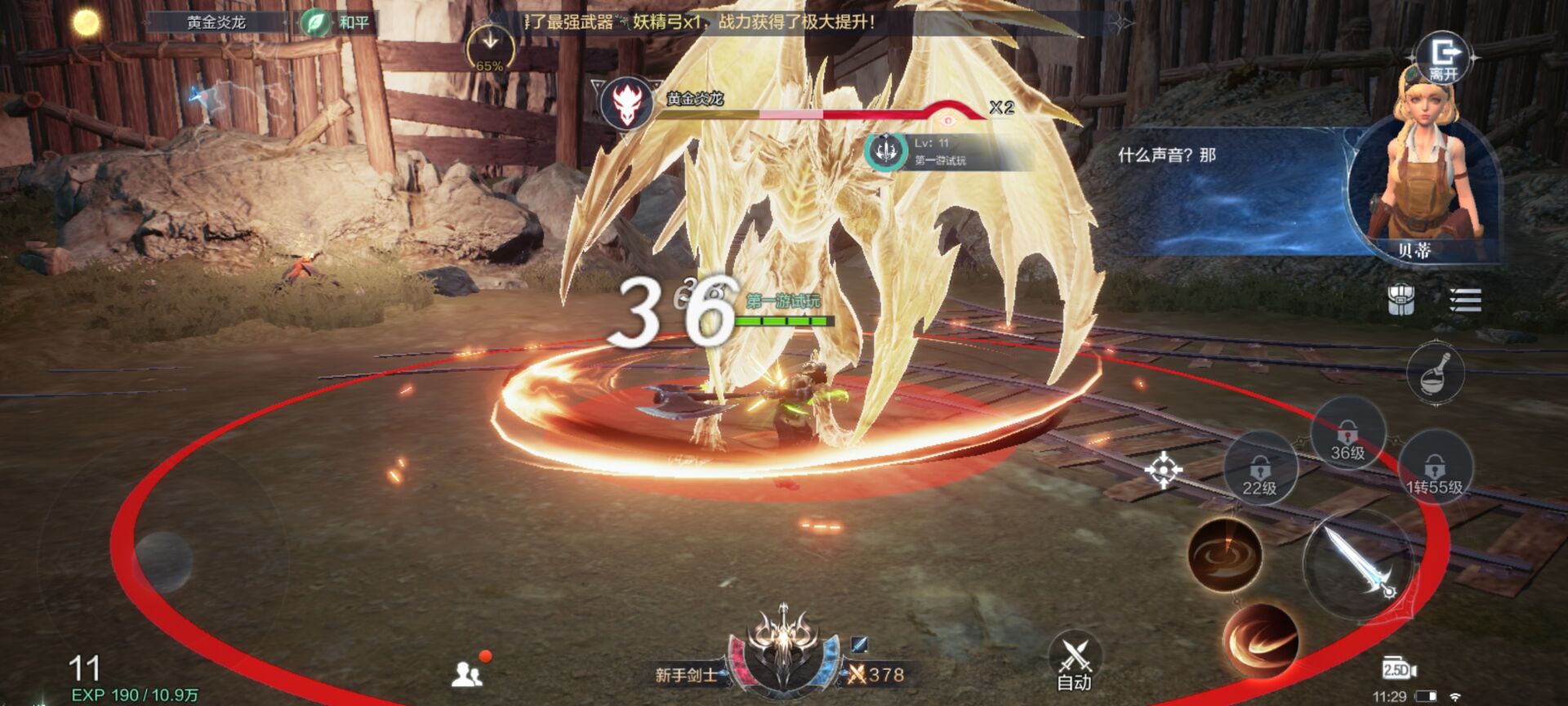The width and height of the screenshot is (1568, 706).
Task: Expand the three-line list menu
Action: (x=1465, y=300)
